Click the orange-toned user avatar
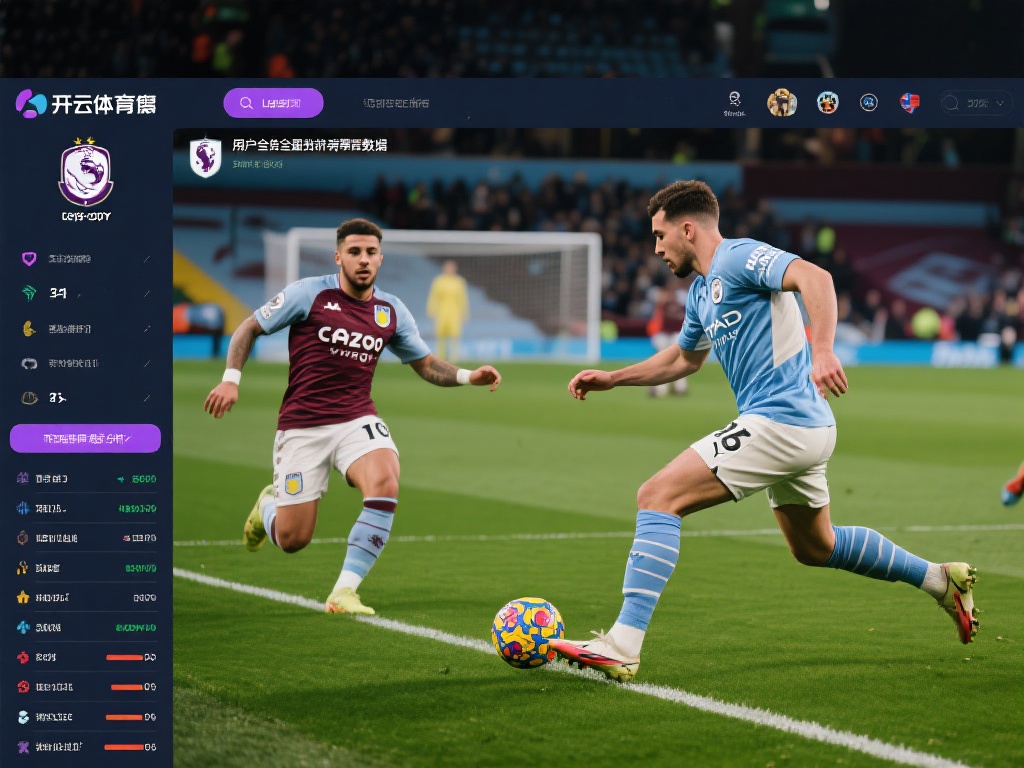 coord(781,102)
